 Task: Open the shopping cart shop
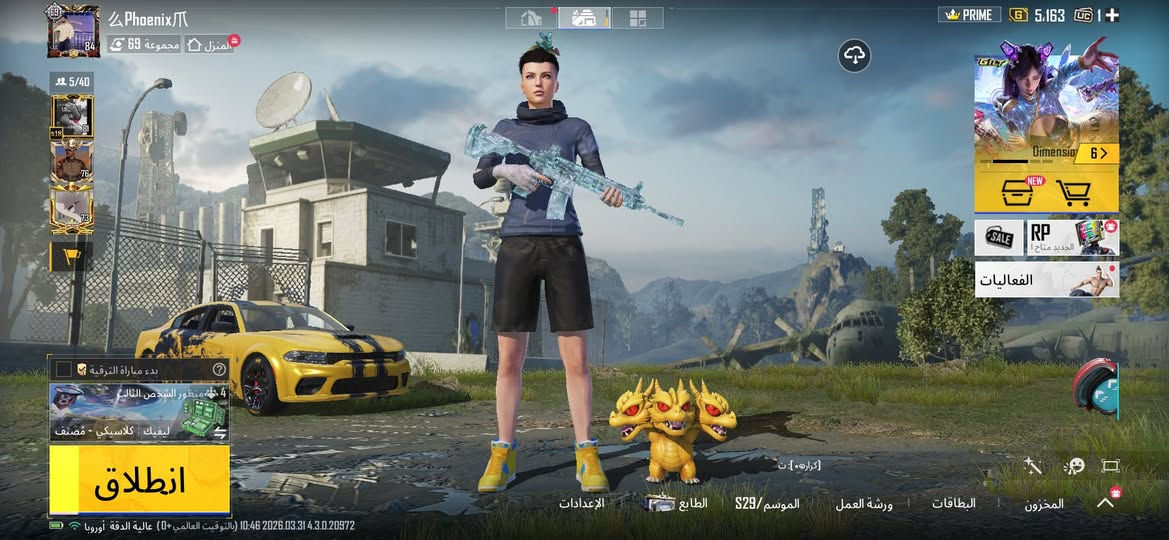pos(1075,190)
